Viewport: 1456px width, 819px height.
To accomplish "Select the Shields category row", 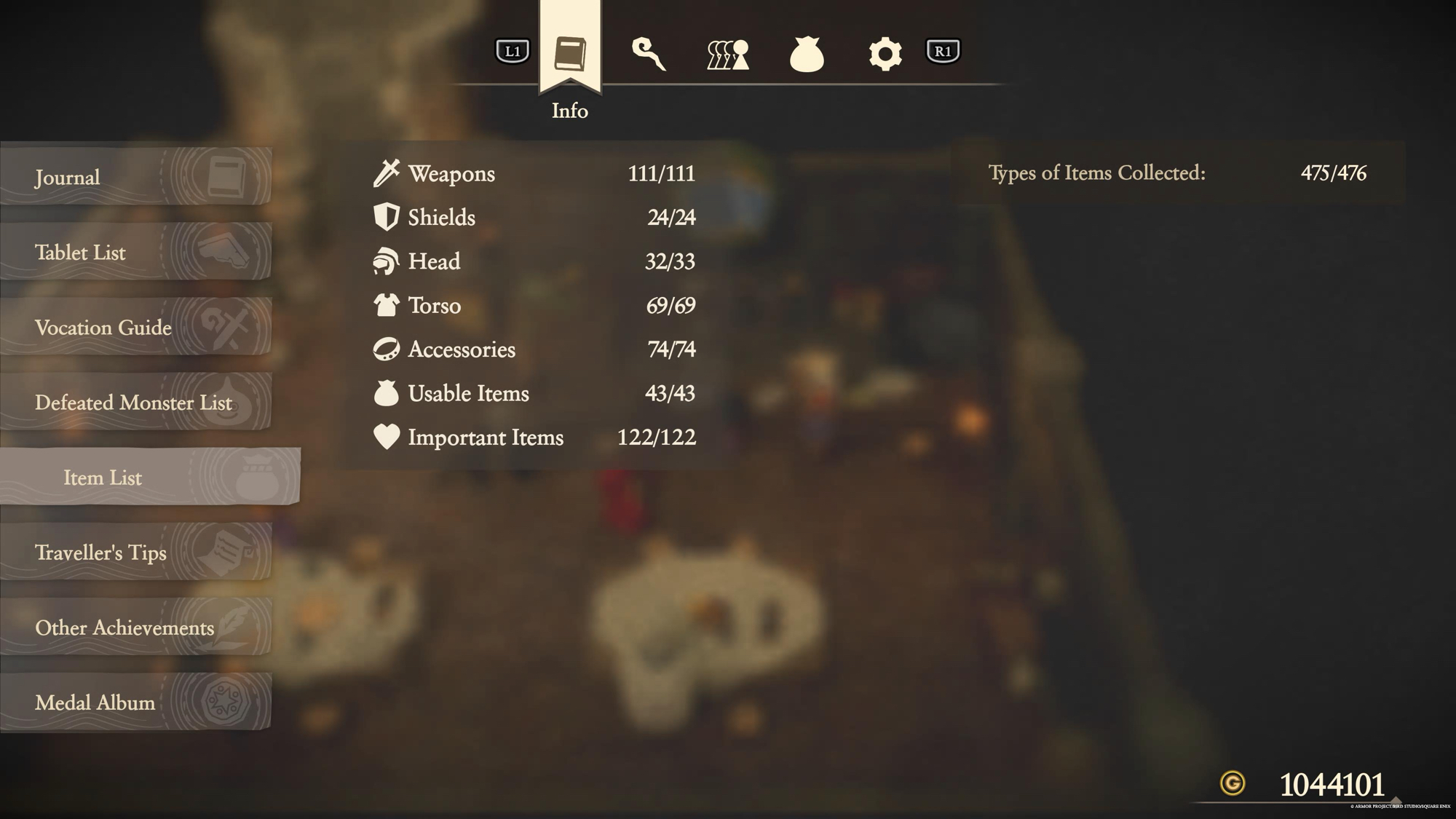I will pyautogui.click(x=534, y=217).
